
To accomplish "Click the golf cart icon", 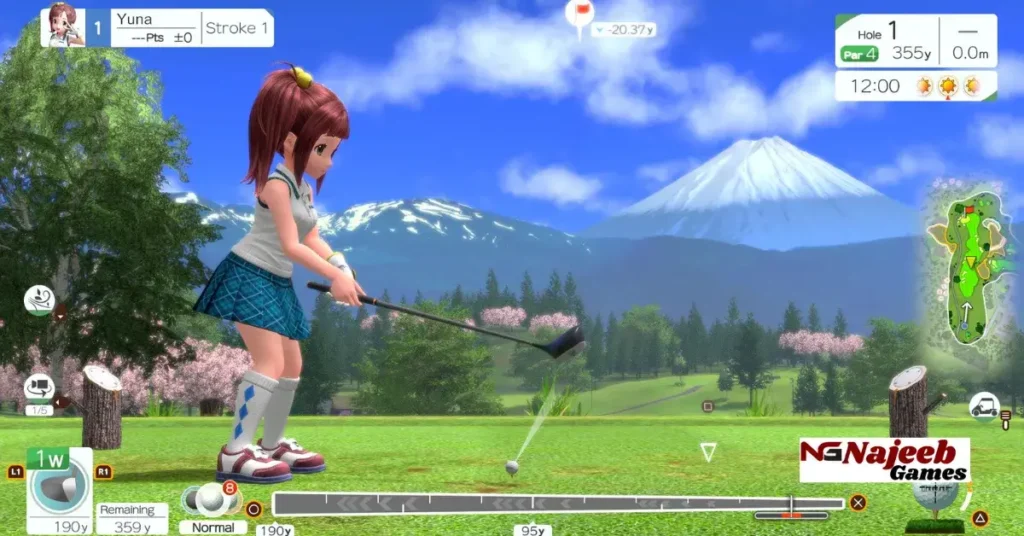I will (x=984, y=406).
